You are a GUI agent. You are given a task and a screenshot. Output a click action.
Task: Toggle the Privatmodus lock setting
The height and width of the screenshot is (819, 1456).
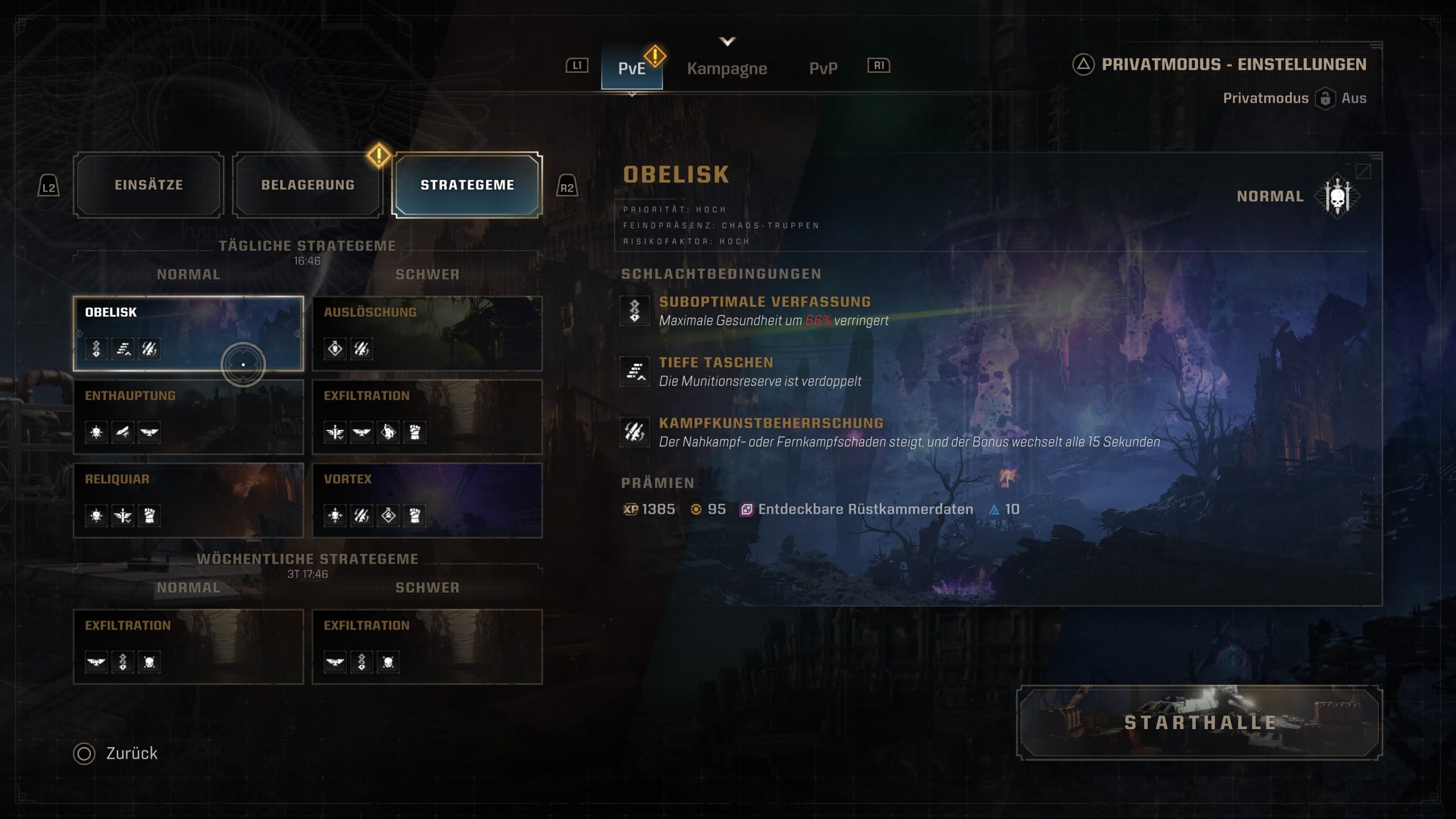click(1325, 98)
